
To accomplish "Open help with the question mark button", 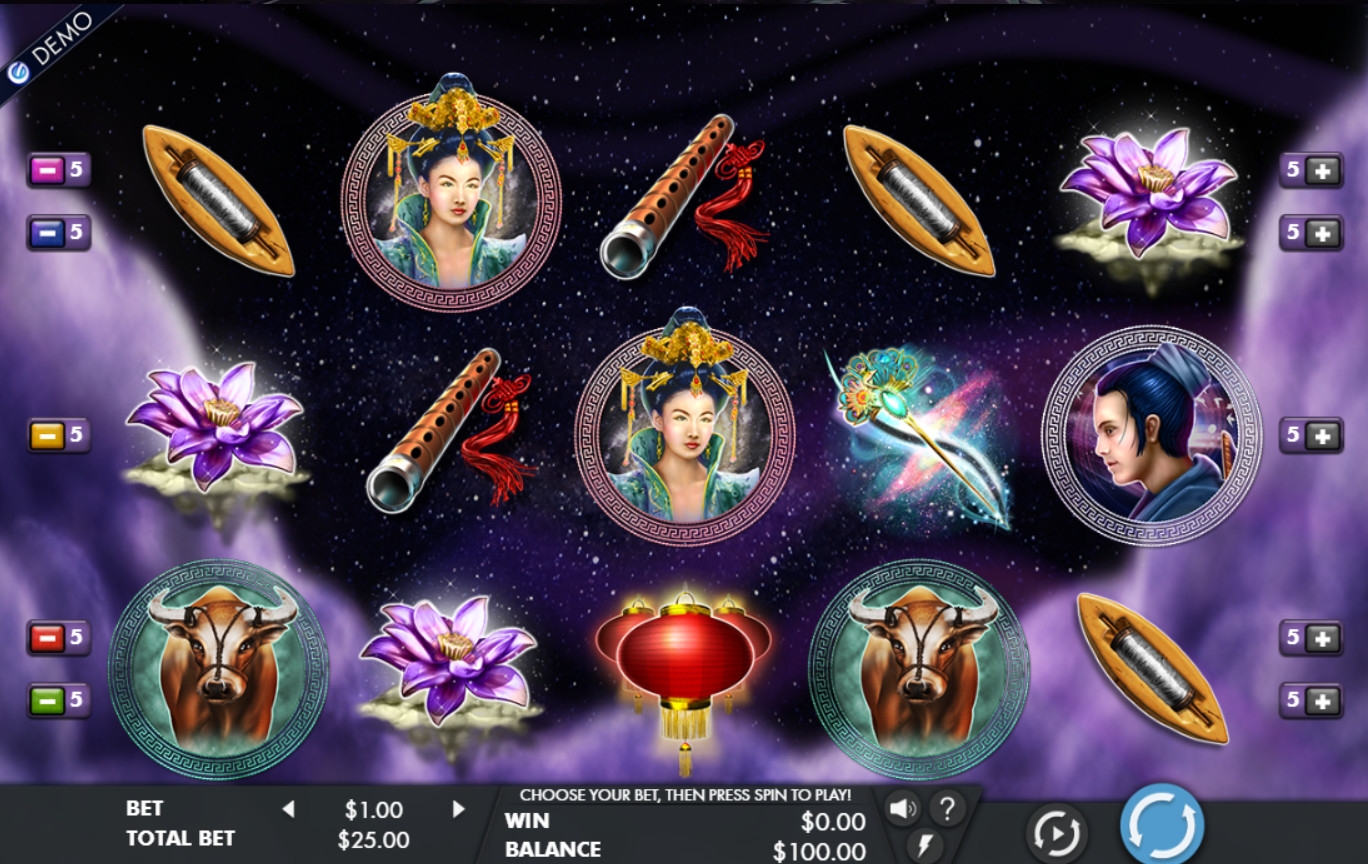I will click(947, 807).
